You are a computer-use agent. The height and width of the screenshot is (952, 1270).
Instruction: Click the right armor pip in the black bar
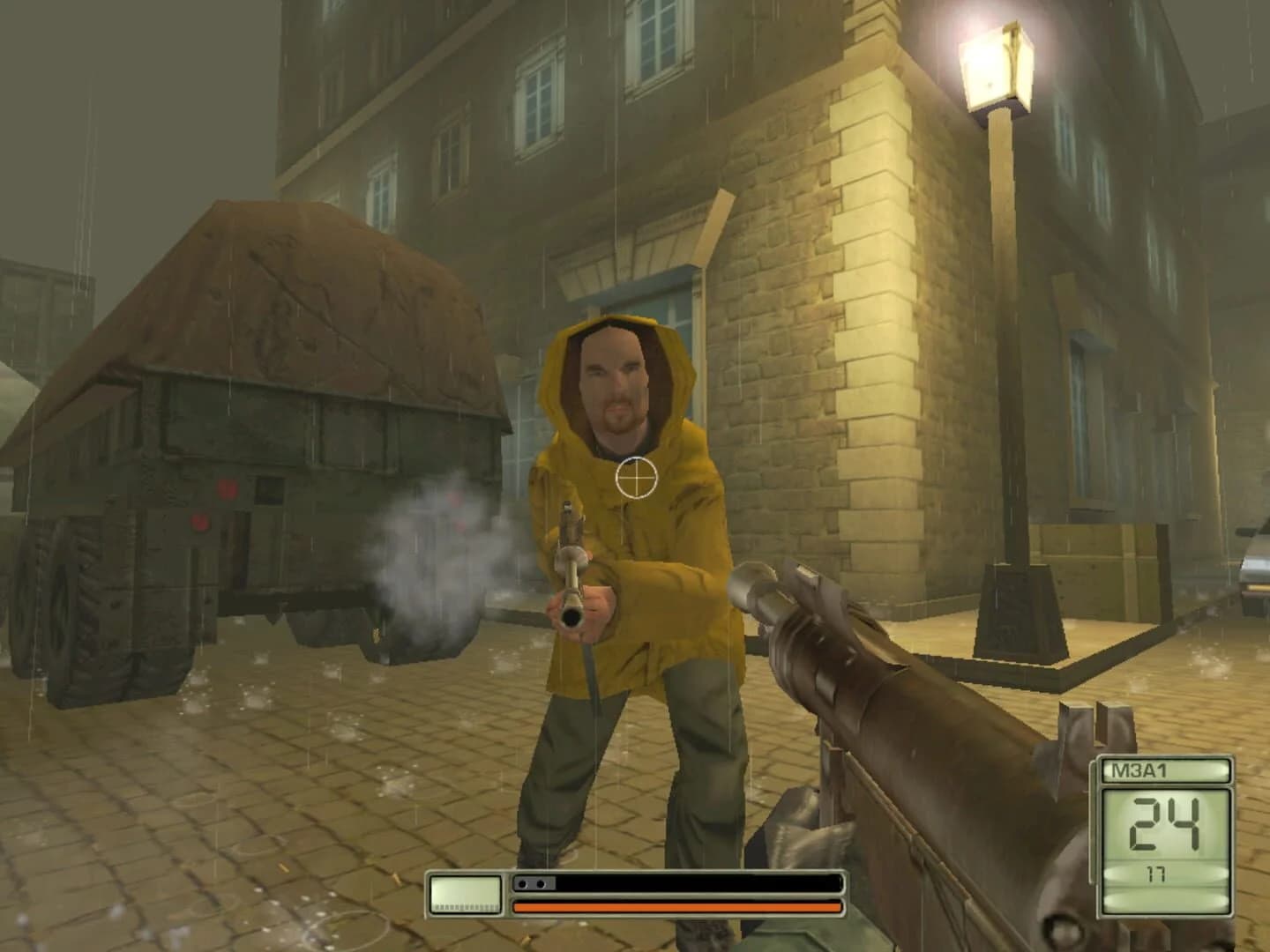pos(542,884)
